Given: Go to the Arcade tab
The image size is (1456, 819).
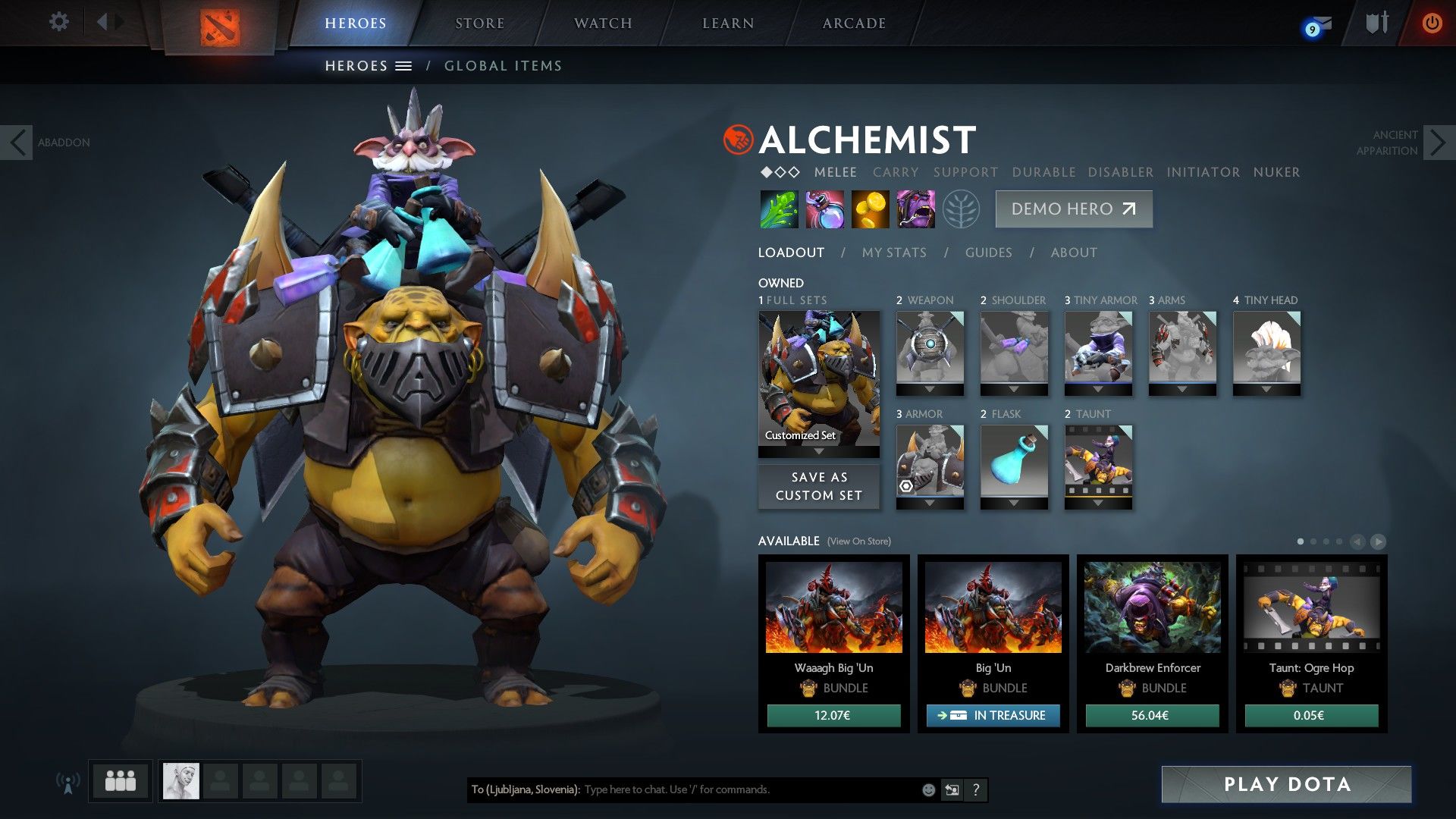Looking at the screenshot, I should [x=854, y=24].
